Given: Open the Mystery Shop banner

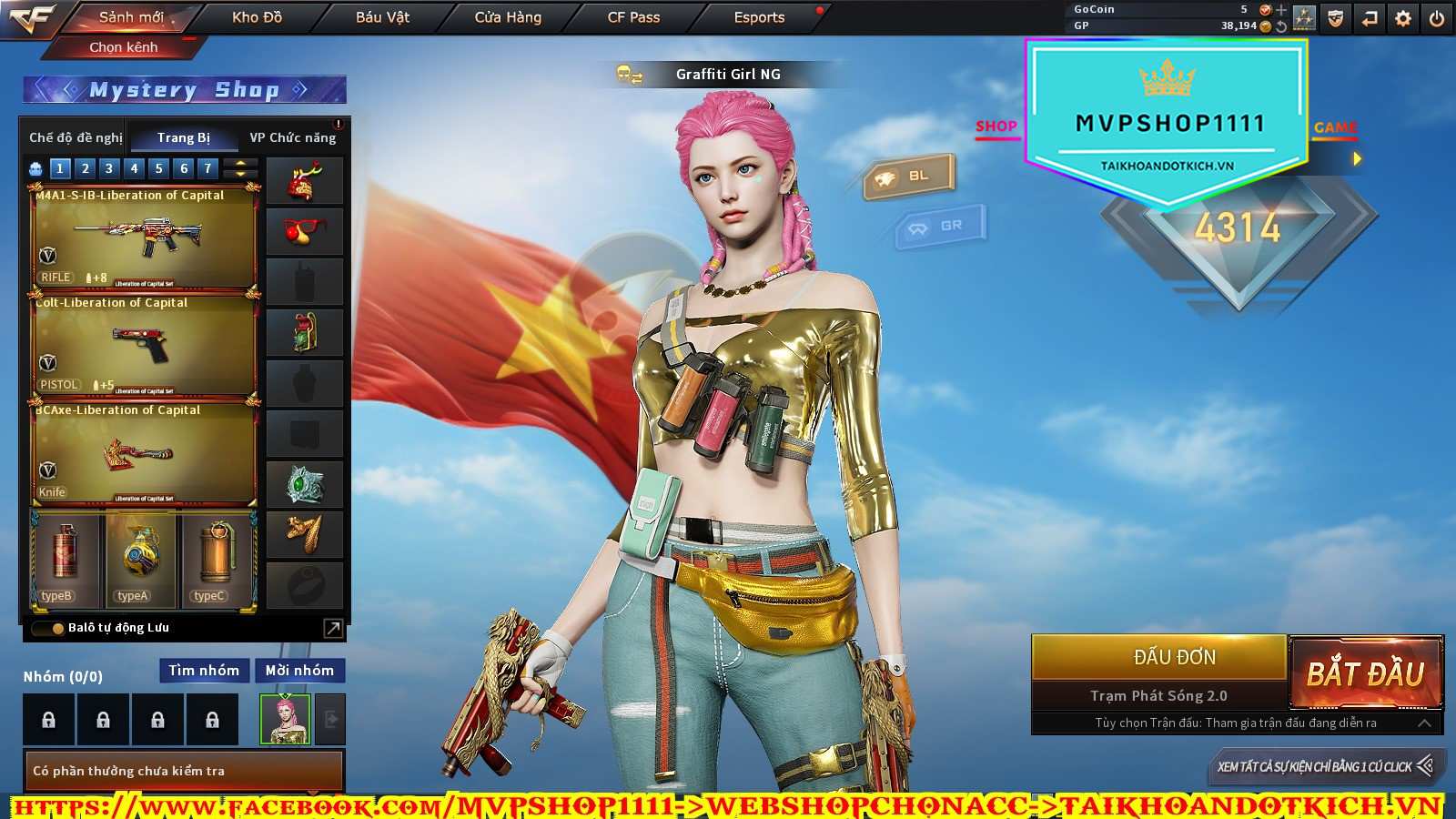Looking at the screenshot, I should coord(184,90).
